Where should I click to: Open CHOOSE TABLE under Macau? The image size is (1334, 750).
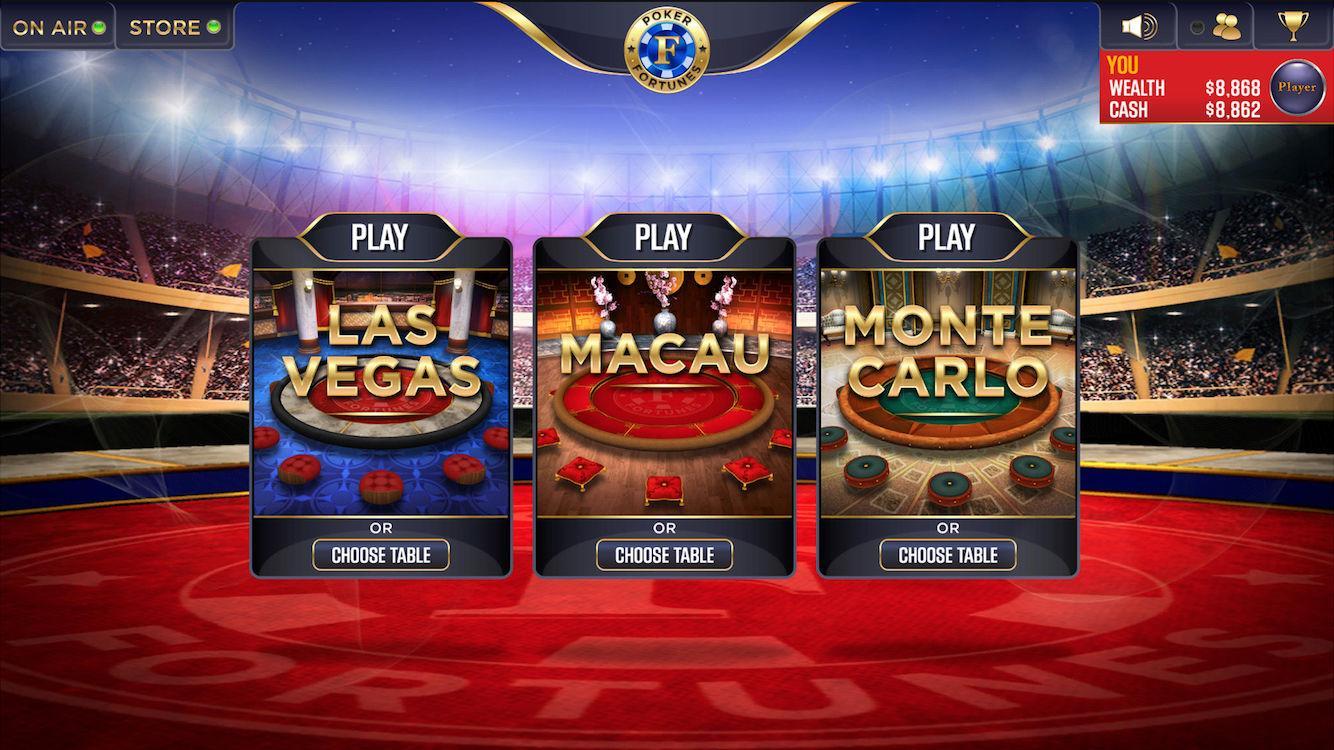pos(663,555)
